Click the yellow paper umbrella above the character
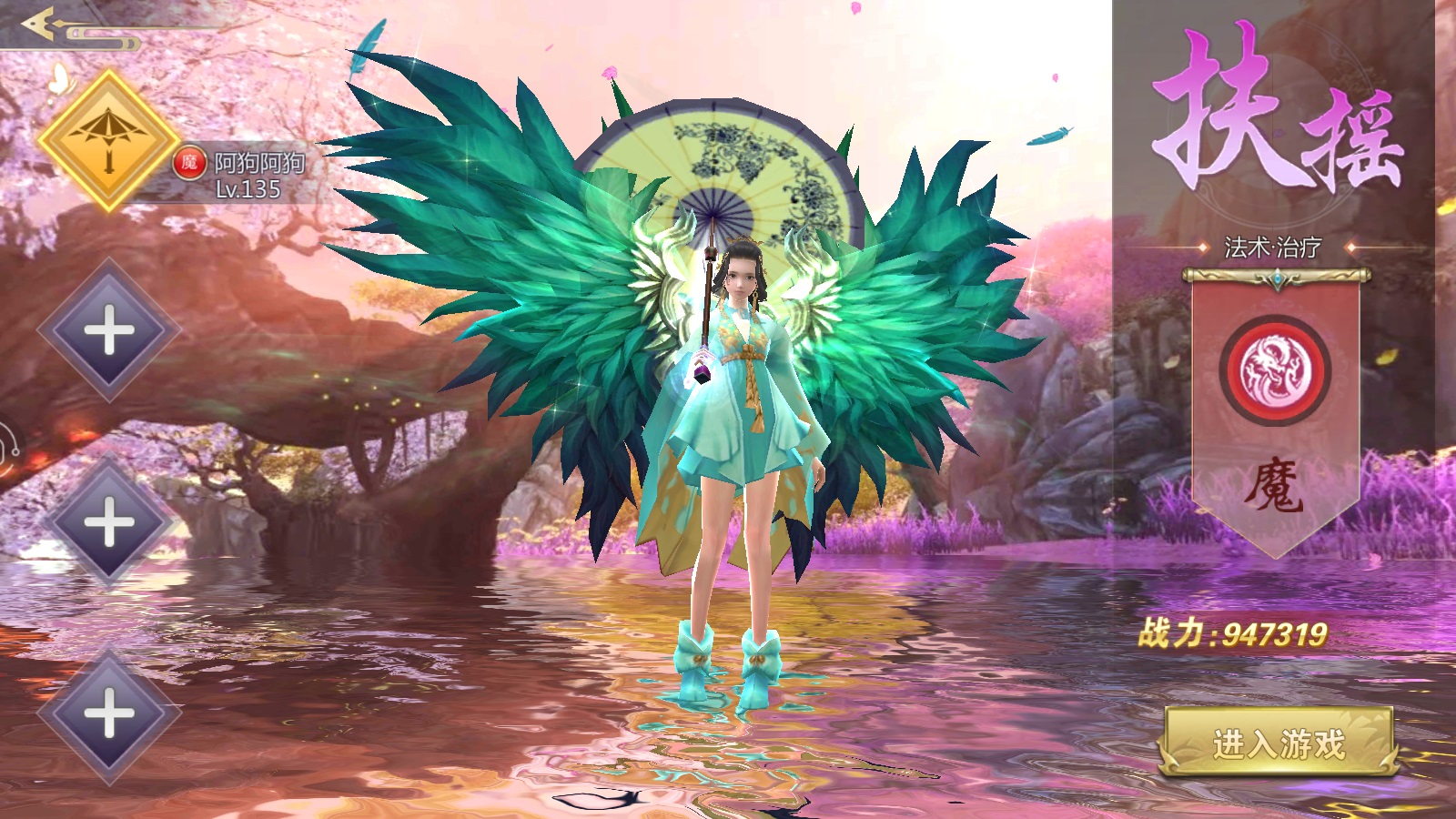 click(728, 164)
